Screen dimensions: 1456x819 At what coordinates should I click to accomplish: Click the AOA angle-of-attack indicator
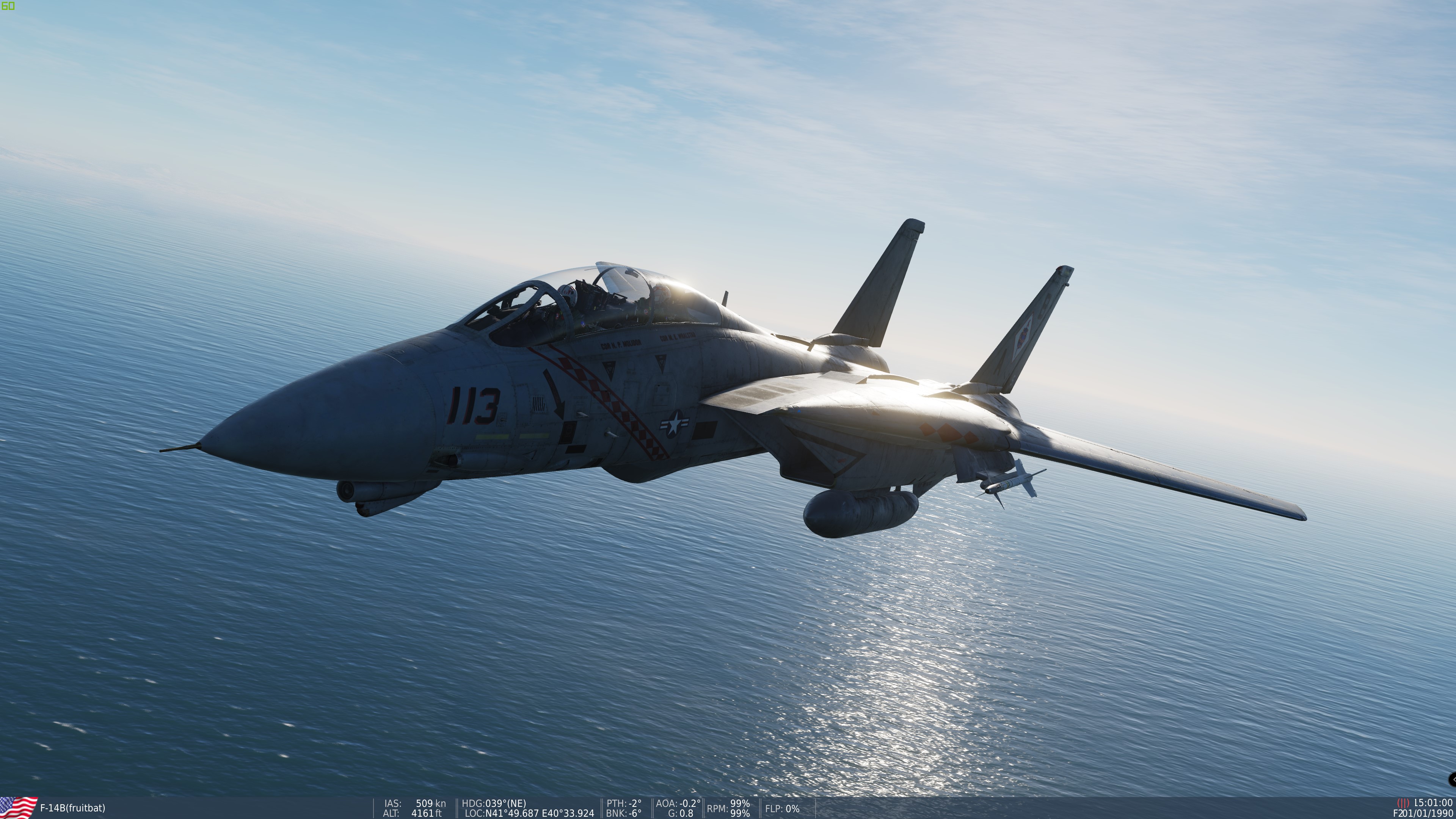[676, 803]
